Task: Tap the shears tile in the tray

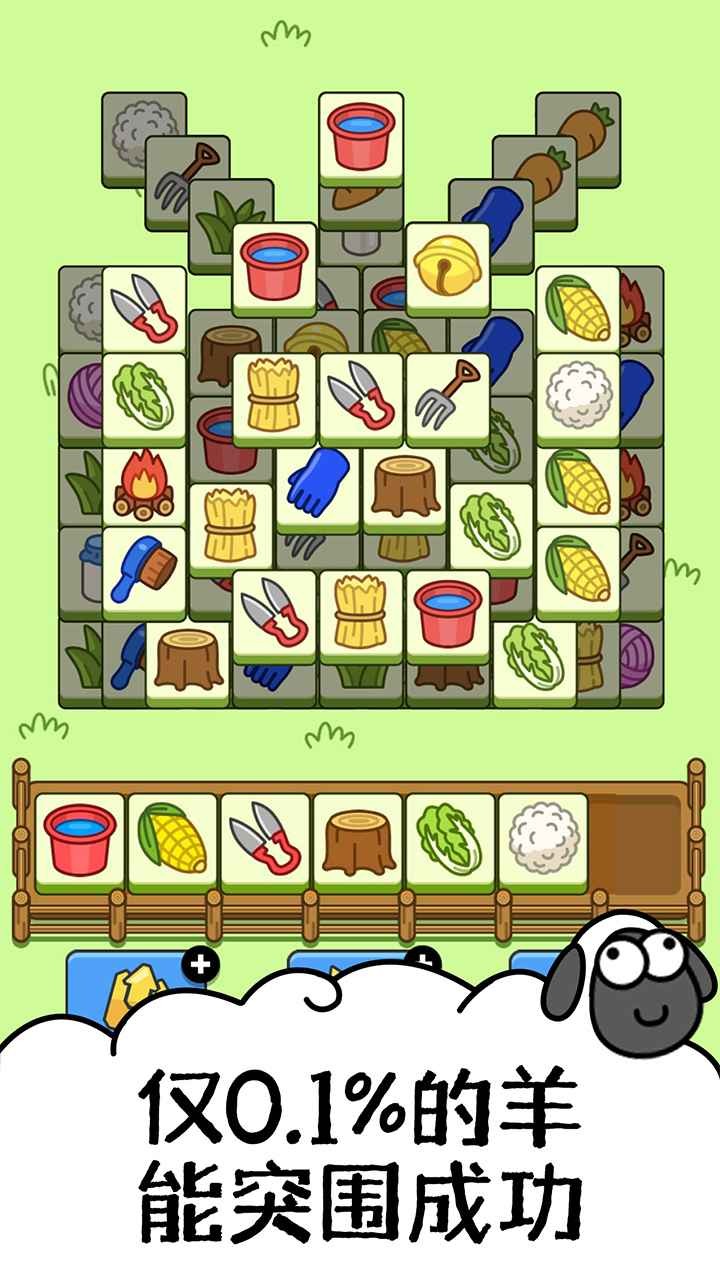Action: pos(265,840)
